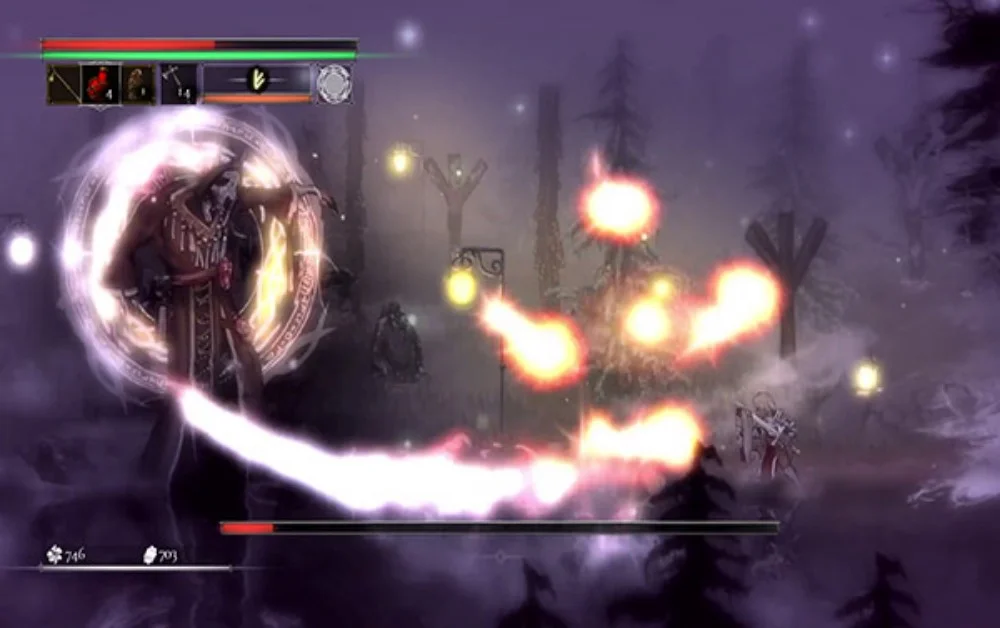Screen dimensions: 1000x628
Task: Activate the glowing yellow rune spell
Action: coord(257,80)
